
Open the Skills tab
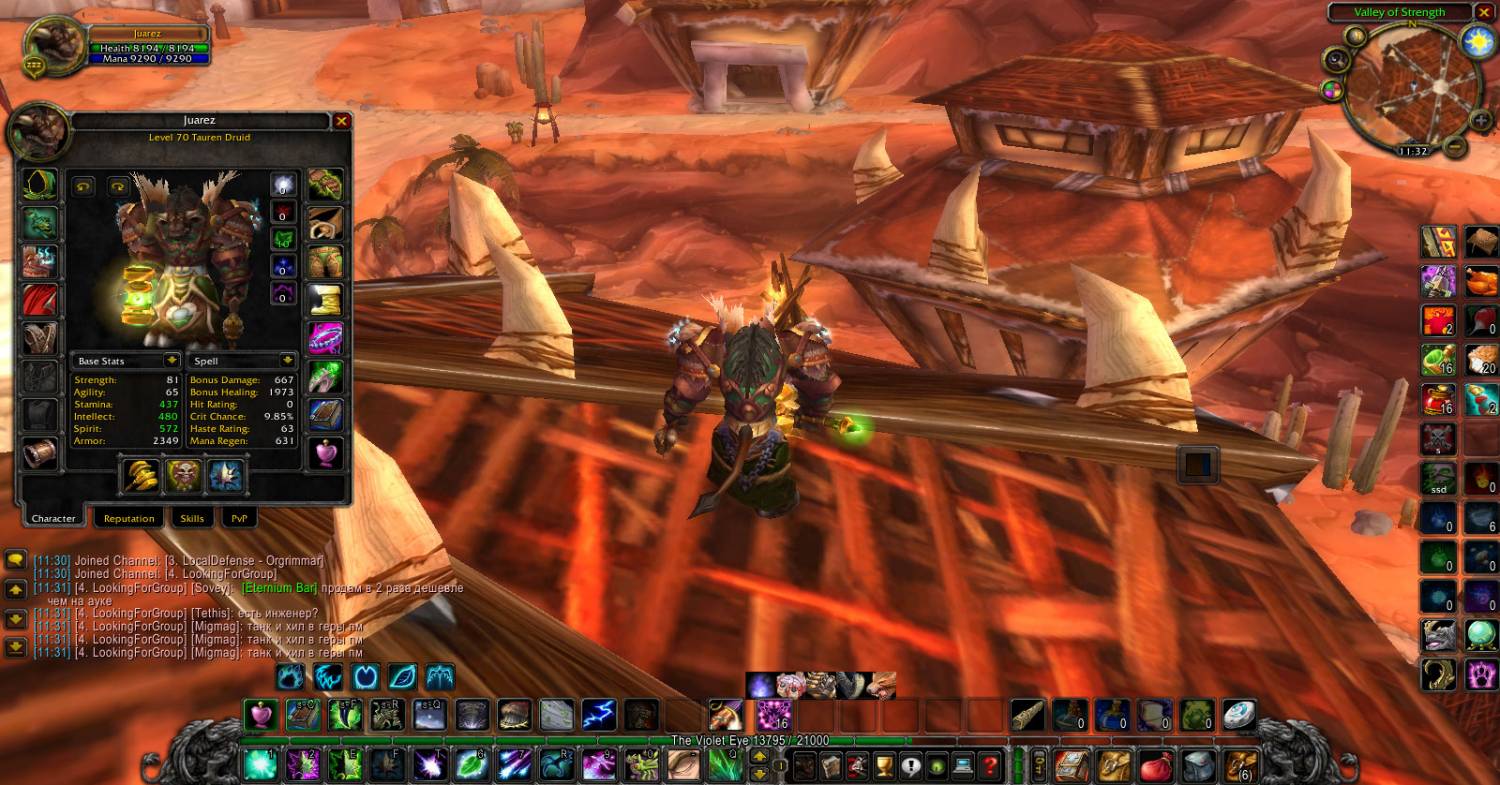pyautogui.click(x=192, y=518)
